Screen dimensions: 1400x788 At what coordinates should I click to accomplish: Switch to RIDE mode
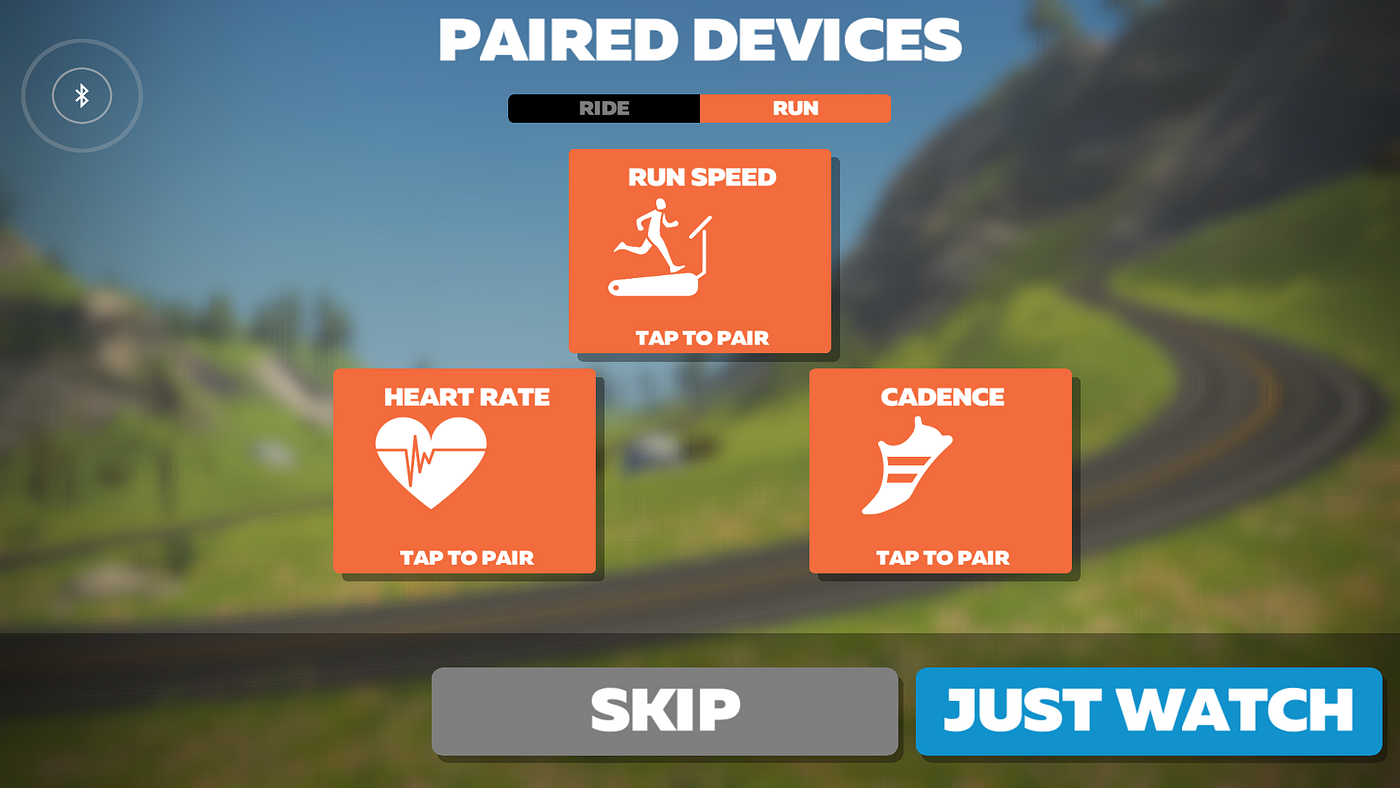(603, 108)
